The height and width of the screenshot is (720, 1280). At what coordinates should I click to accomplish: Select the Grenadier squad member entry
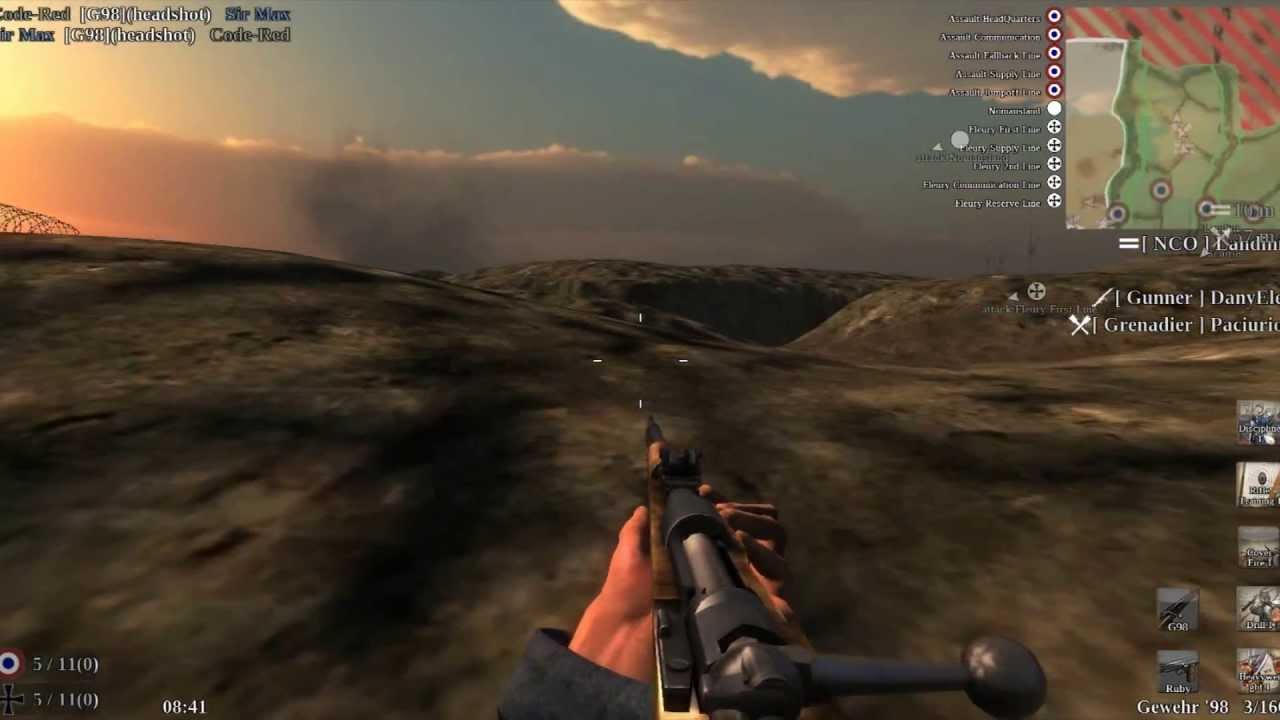[1180, 325]
